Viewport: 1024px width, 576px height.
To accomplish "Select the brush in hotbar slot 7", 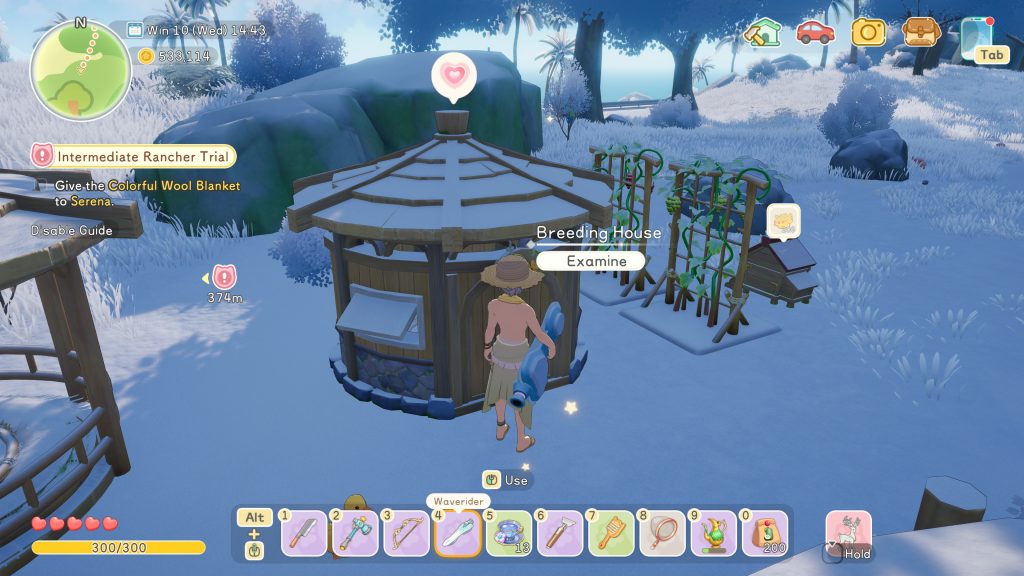I will (611, 534).
